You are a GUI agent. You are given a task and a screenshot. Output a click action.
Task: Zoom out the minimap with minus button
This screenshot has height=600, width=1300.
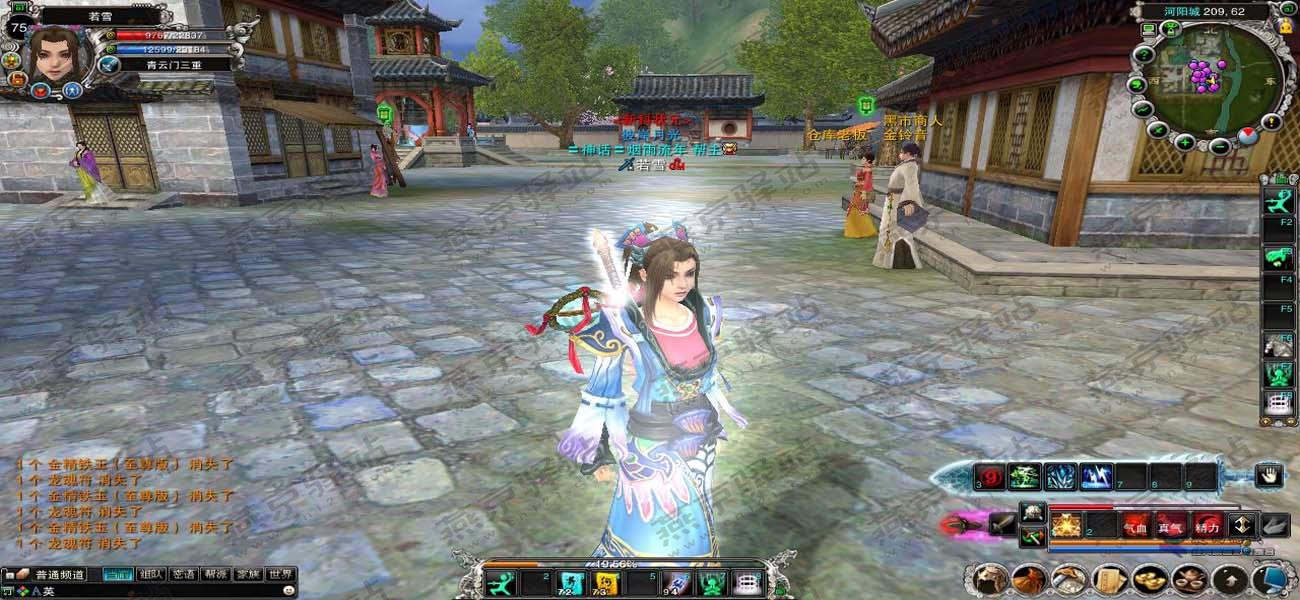pyautogui.click(x=1220, y=146)
